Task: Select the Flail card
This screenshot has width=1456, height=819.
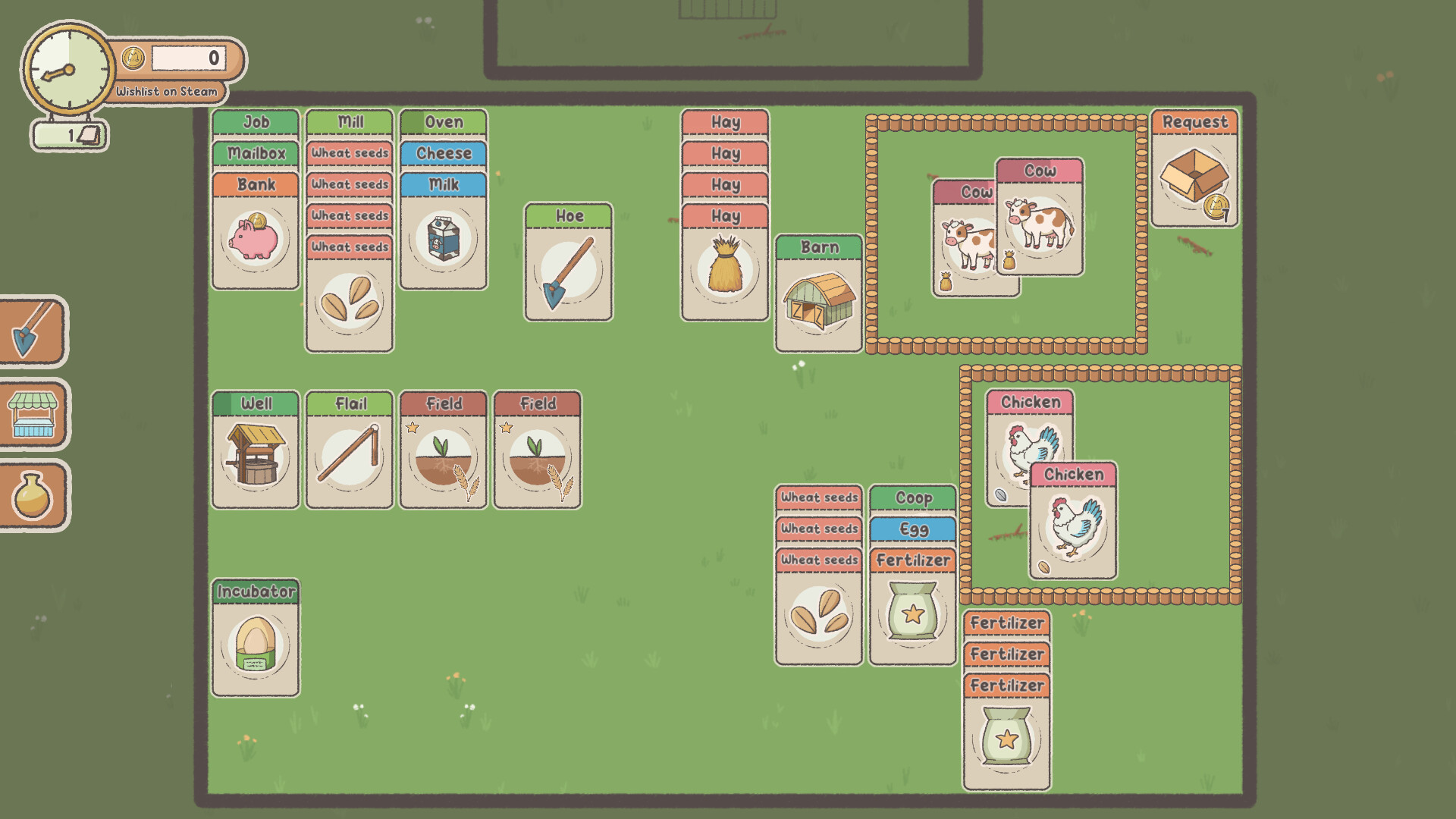Action: pos(349,450)
